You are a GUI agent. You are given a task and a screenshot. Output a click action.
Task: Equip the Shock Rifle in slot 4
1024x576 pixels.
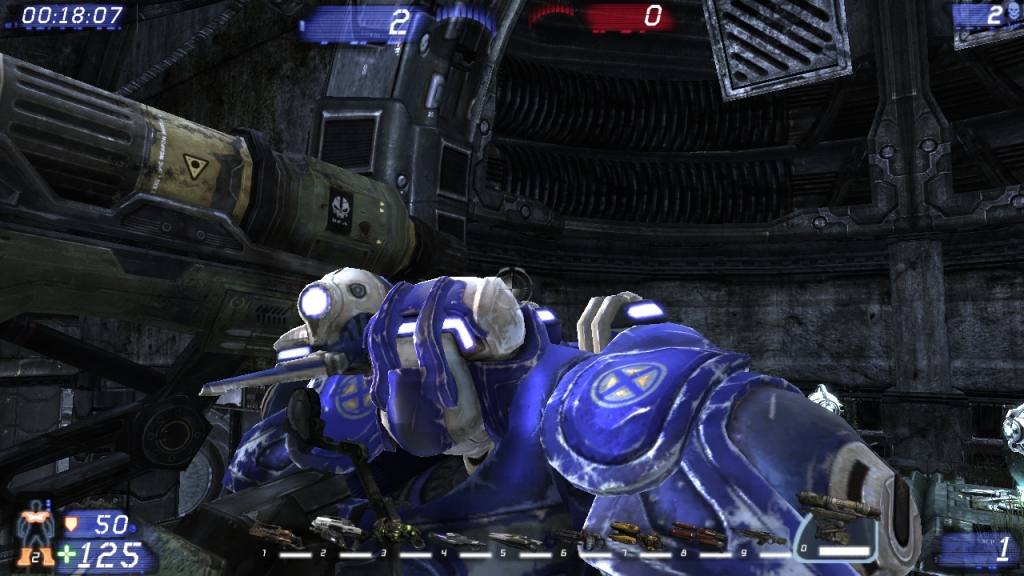point(456,539)
